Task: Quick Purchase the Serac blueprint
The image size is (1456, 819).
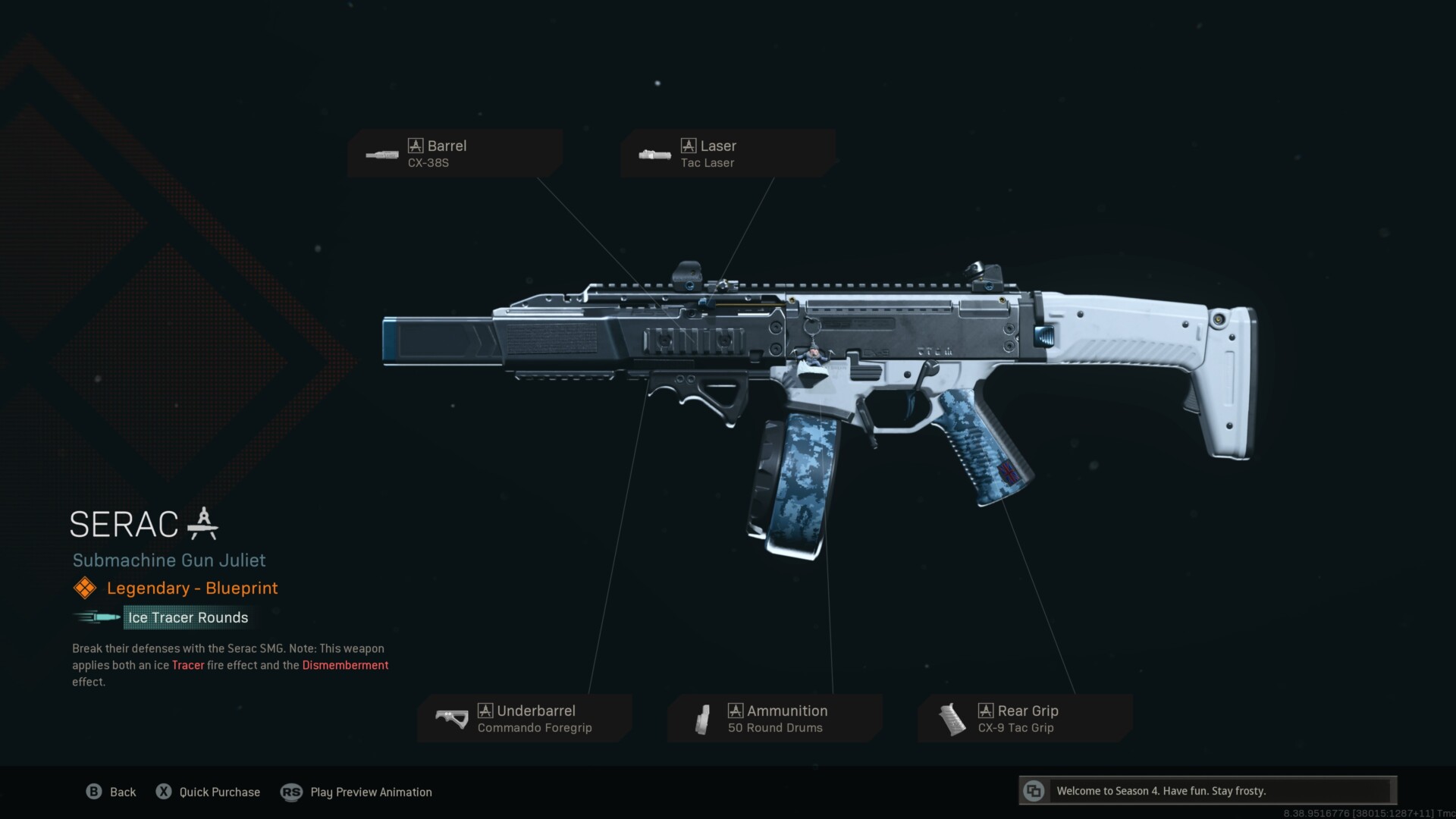Action: click(208, 792)
